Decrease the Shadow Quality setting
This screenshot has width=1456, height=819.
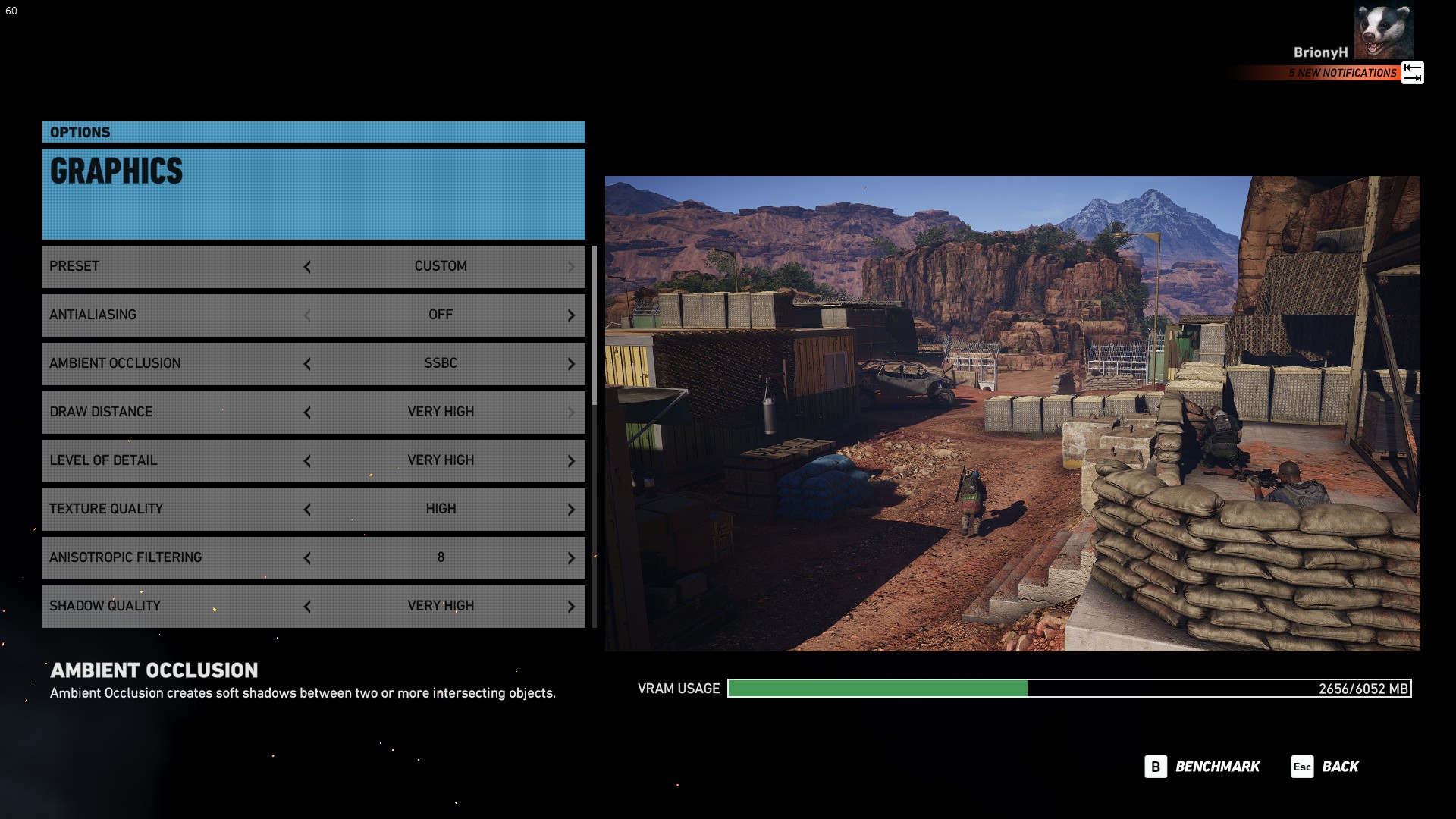(307, 607)
